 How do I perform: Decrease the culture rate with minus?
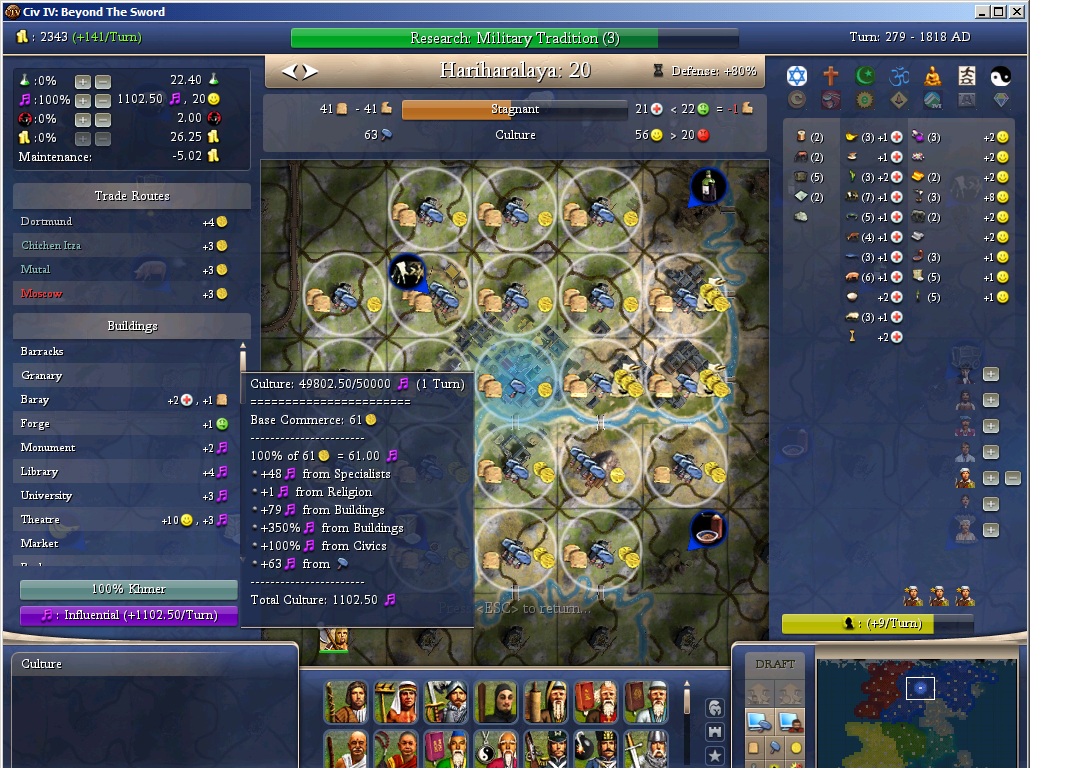pyautogui.click(x=103, y=100)
